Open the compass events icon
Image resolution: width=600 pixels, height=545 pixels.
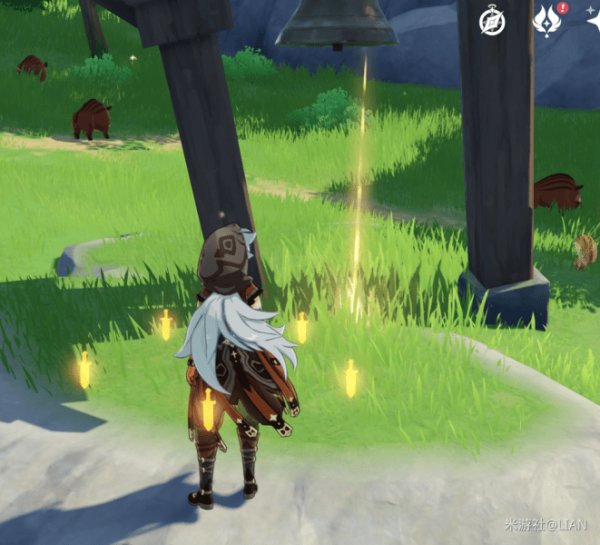coord(491,20)
